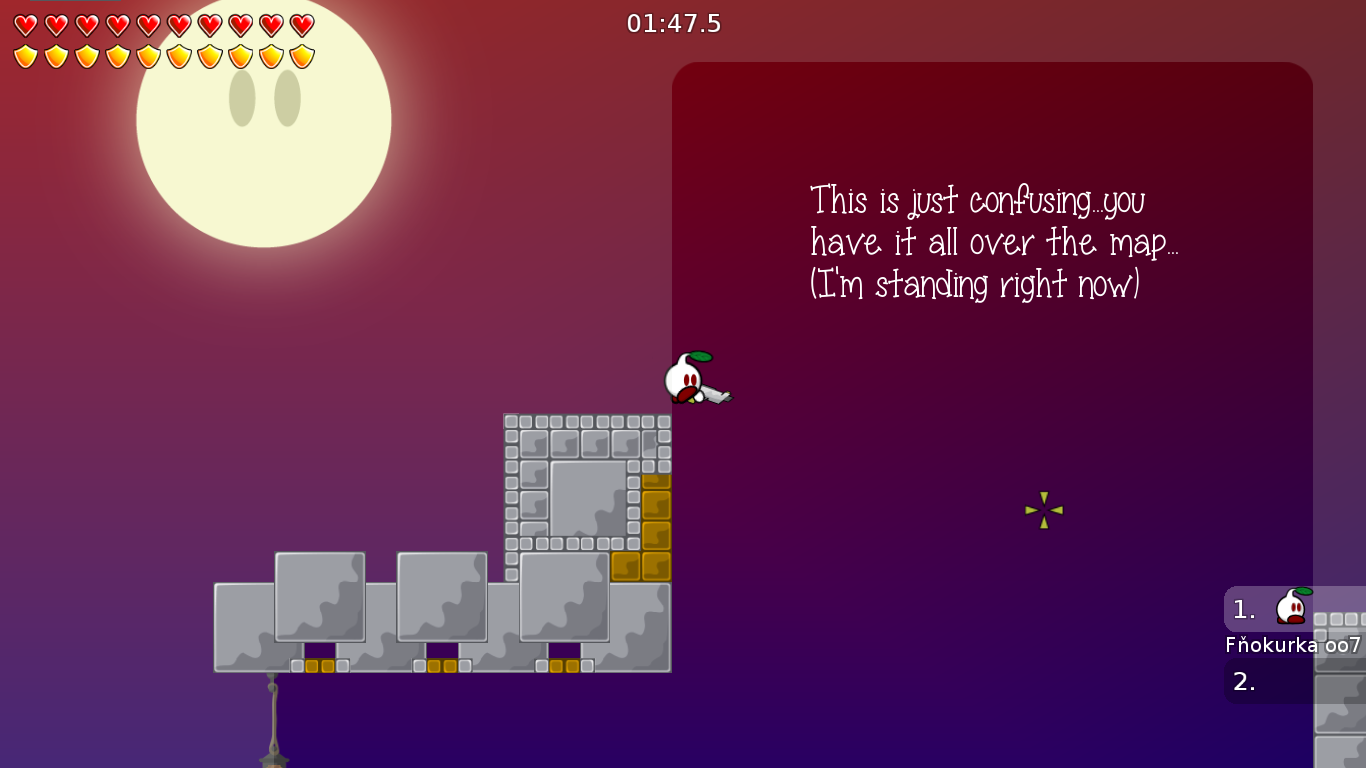Click the rightmost shield icon
The height and width of the screenshot is (768, 1366).
tap(301, 57)
